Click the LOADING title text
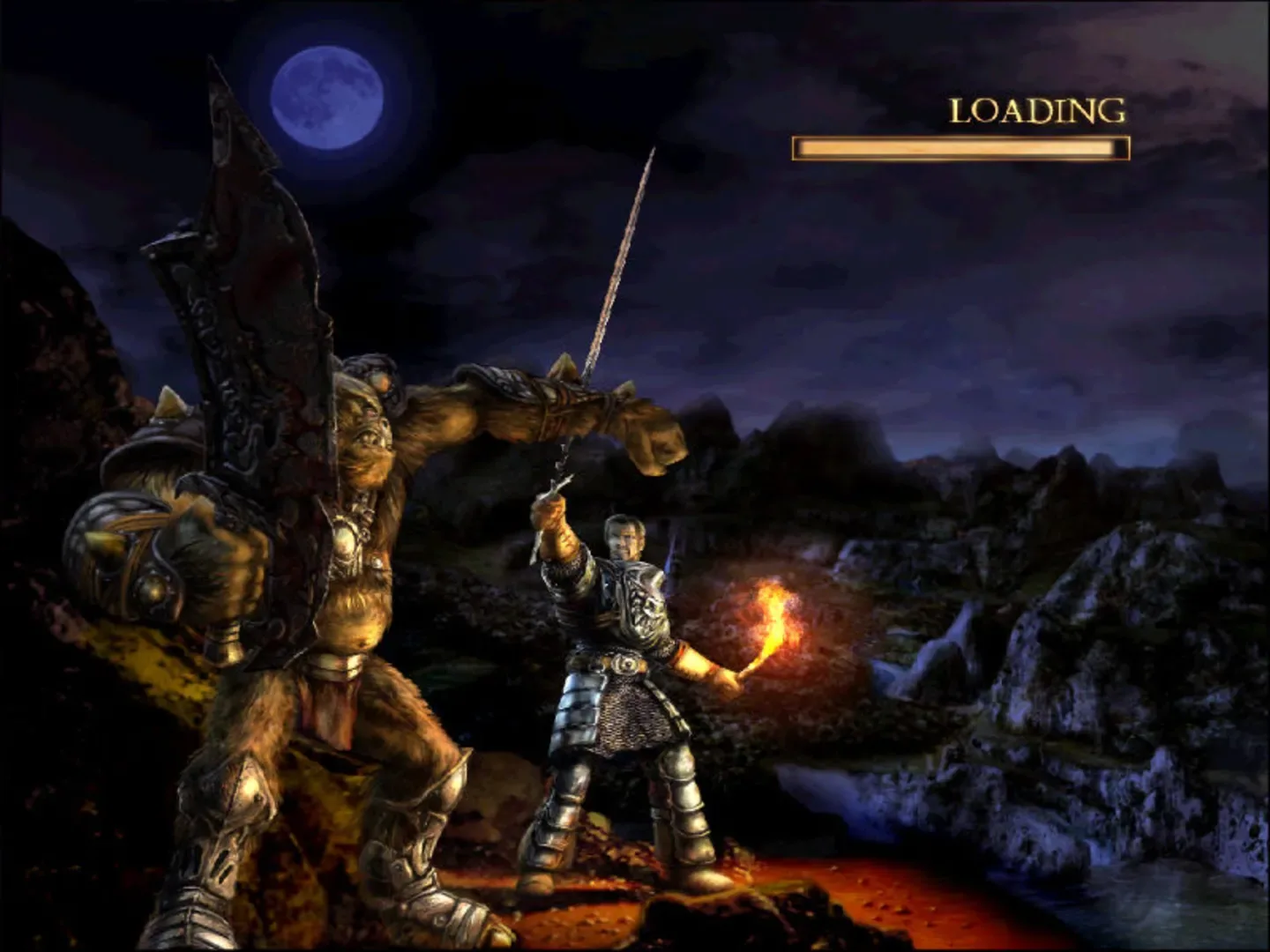This screenshot has width=1270, height=952. pyautogui.click(x=1036, y=111)
